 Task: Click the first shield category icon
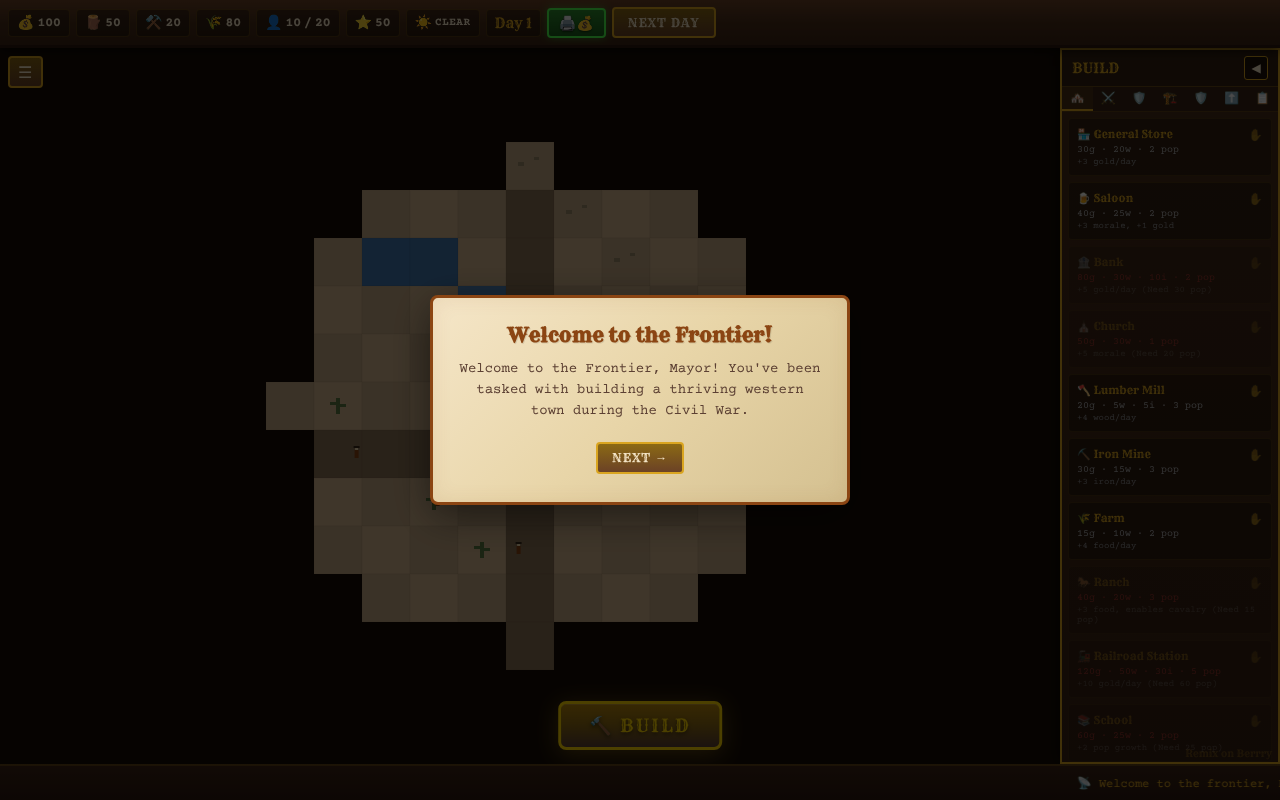[x=1139, y=98]
